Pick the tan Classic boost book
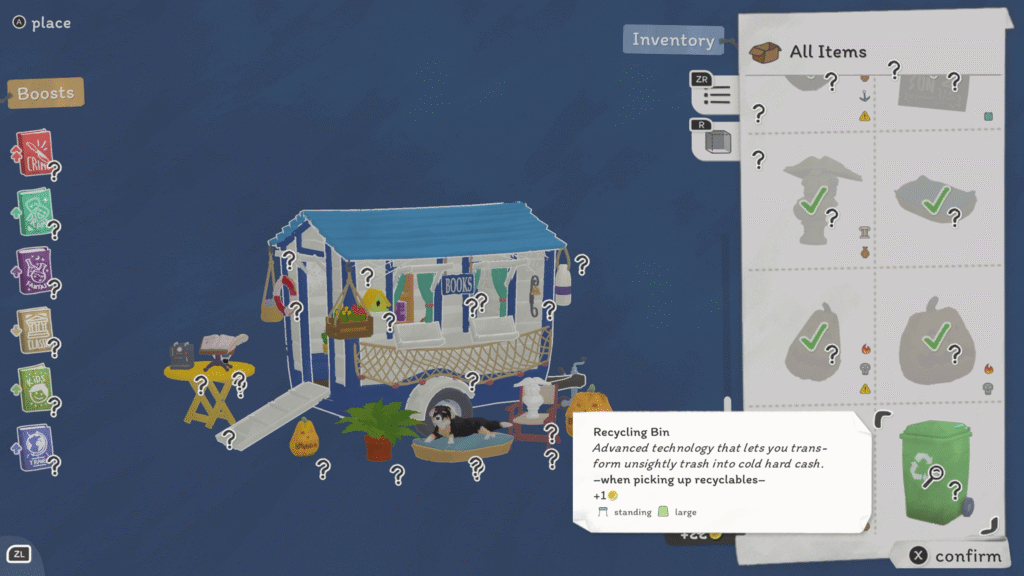Screen dimensions: 1024x576 [34, 329]
